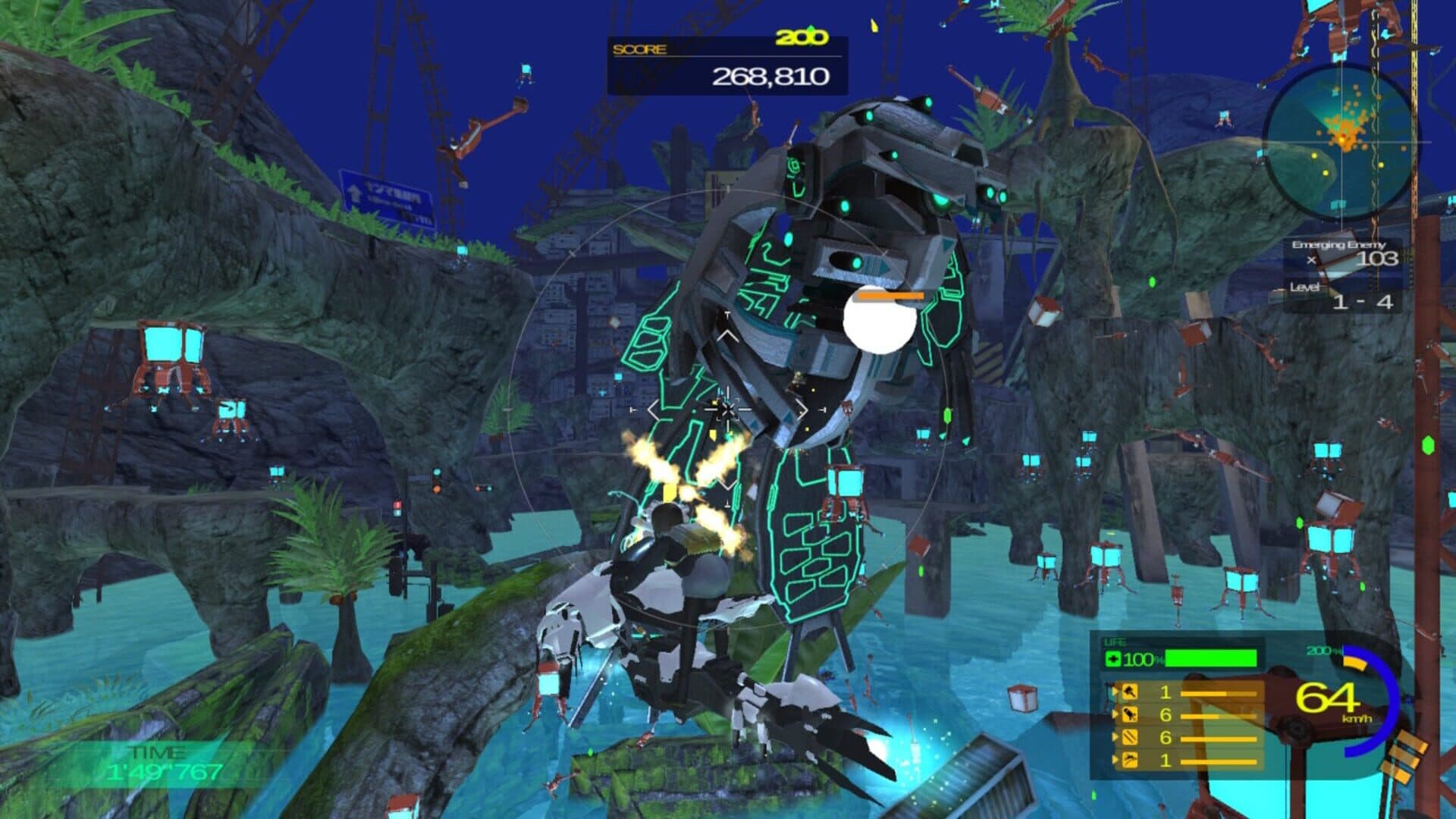
Task: Pick the weapon icon with diagonal stripes
Action: 1130,737
